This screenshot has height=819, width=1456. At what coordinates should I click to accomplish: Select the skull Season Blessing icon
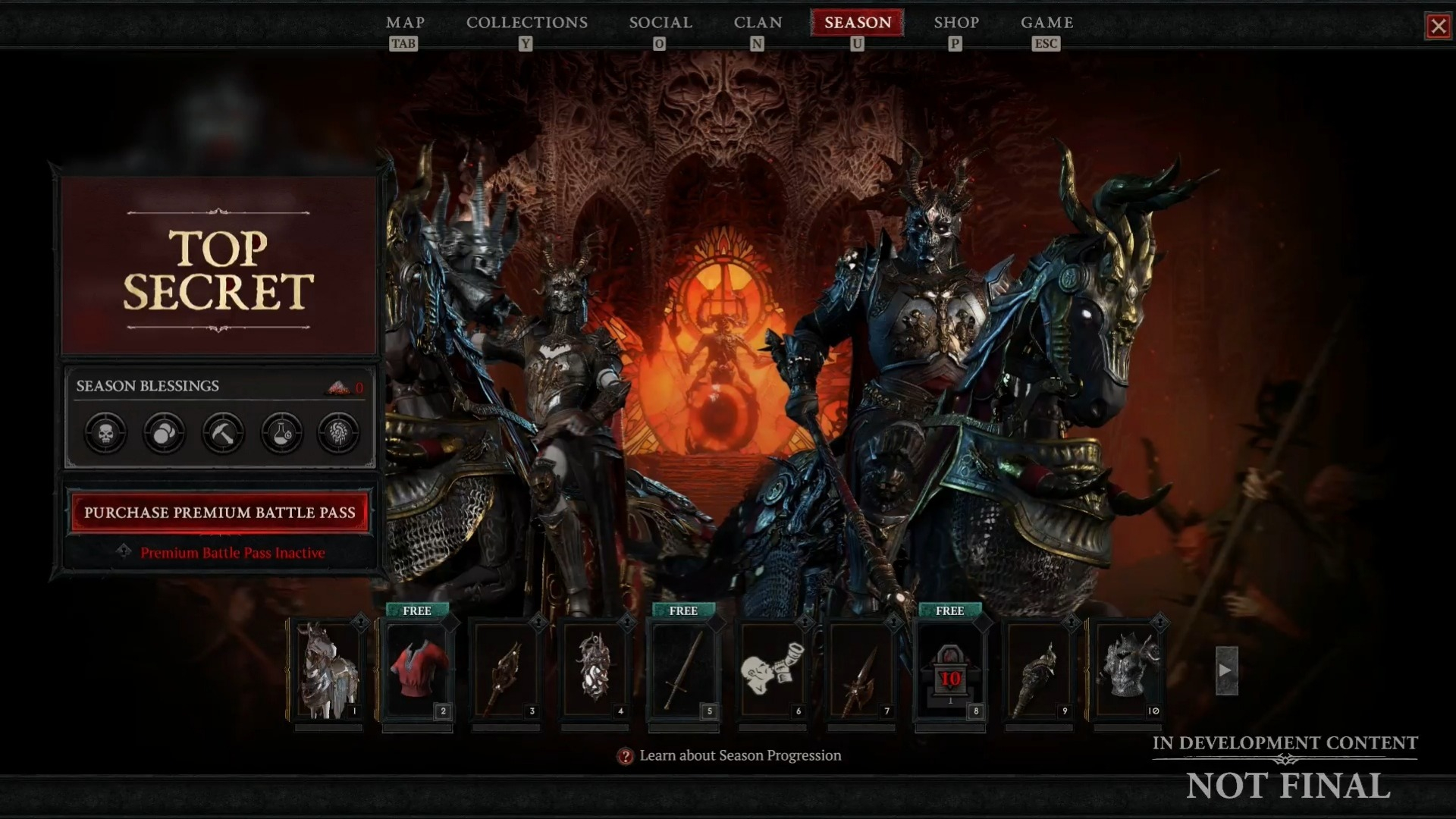(105, 432)
